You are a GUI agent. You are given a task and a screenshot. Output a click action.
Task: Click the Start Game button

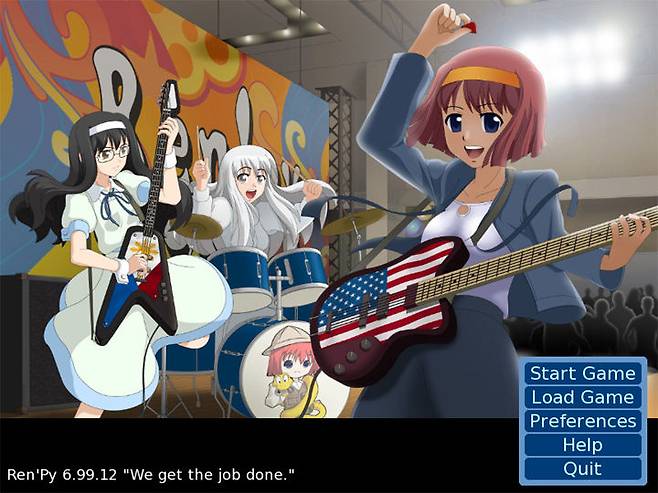tap(583, 373)
